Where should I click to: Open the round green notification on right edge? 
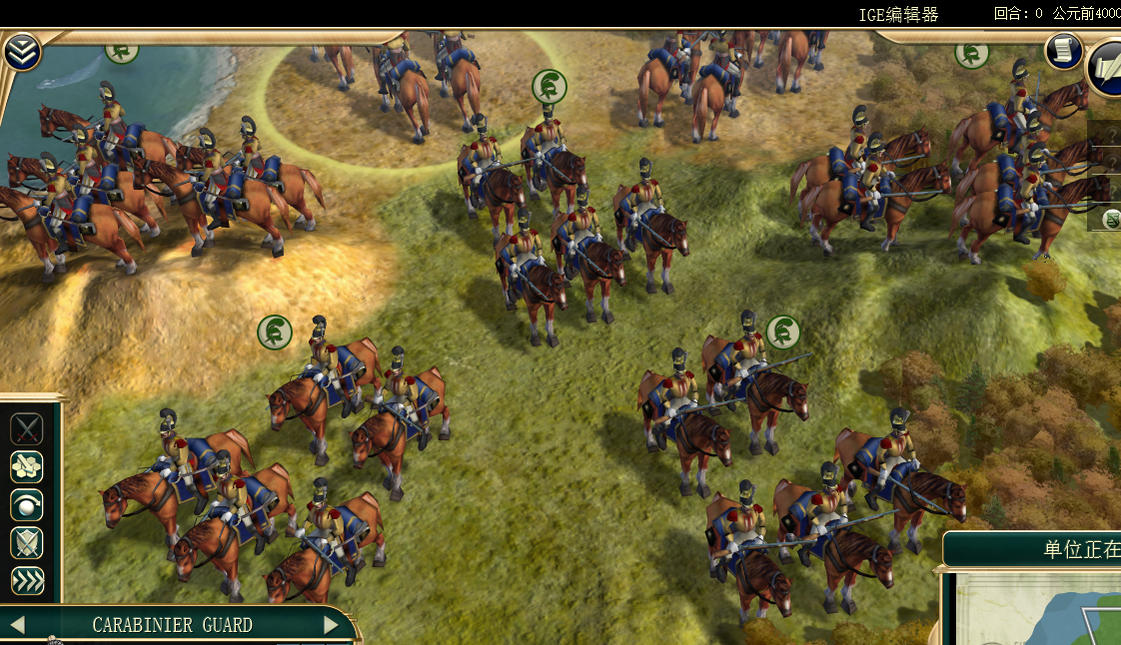(1110, 219)
